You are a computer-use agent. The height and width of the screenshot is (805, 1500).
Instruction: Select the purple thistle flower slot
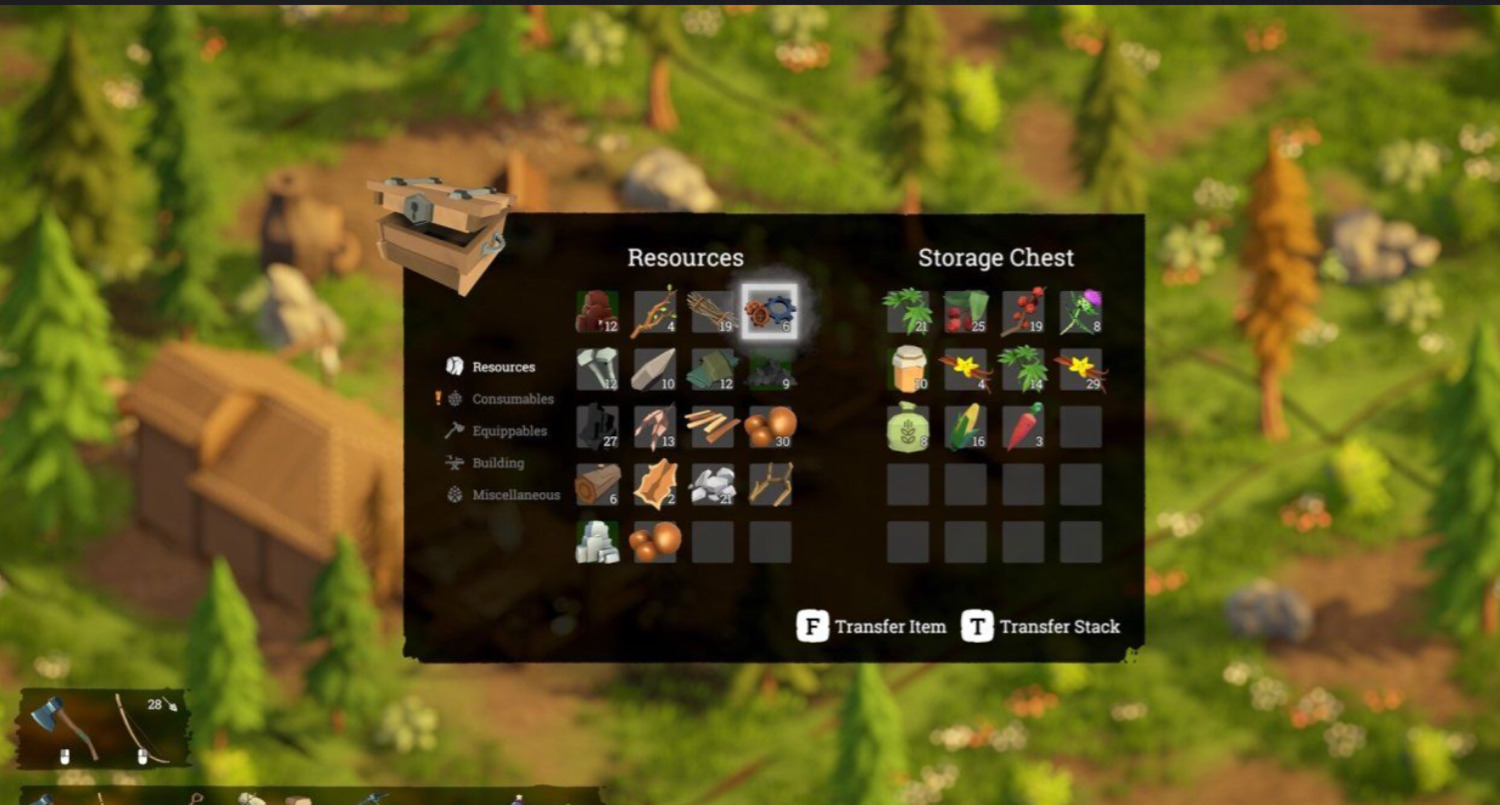coord(1081,312)
